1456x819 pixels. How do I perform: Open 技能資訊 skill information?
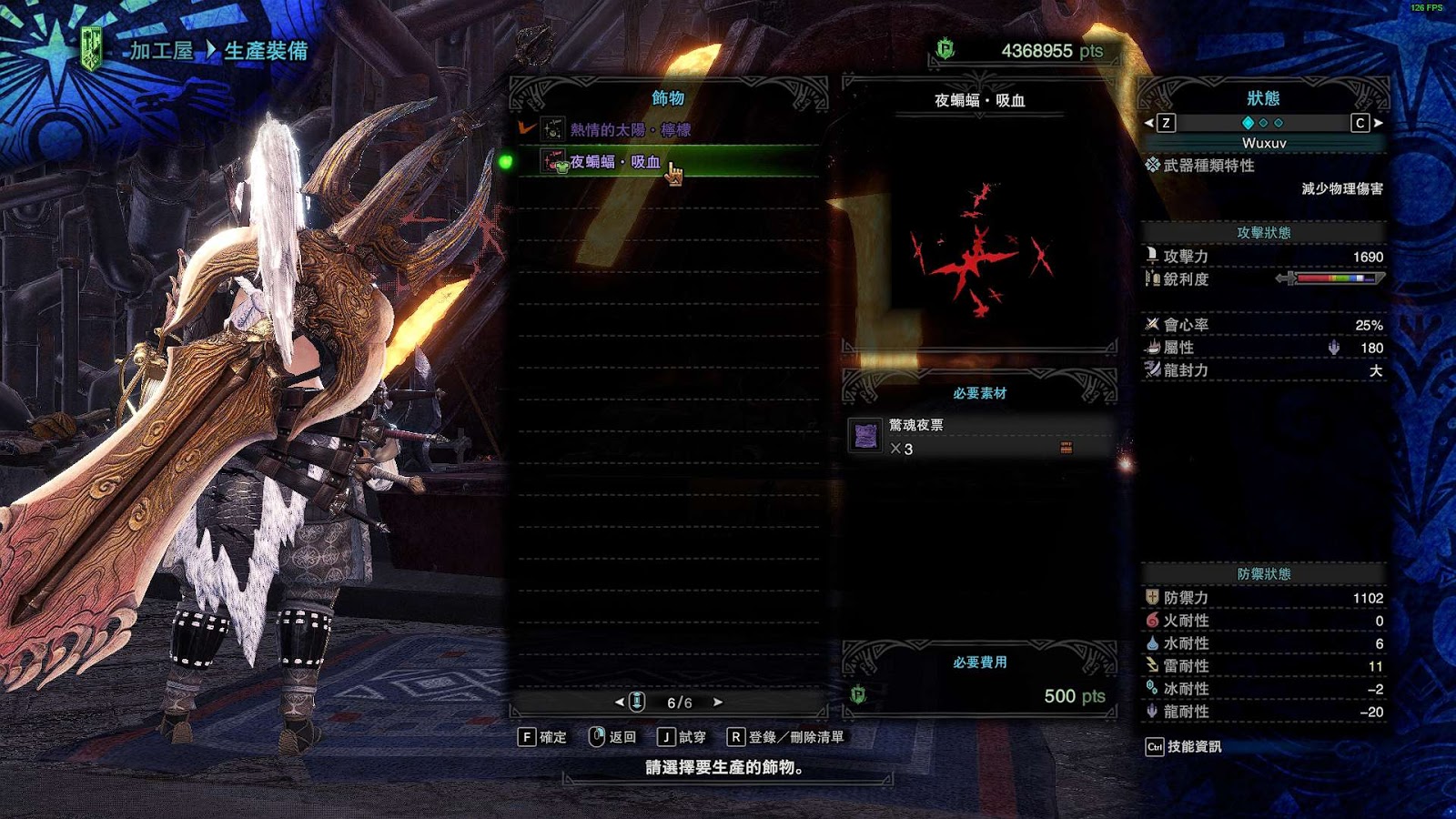pos(1184,747)
